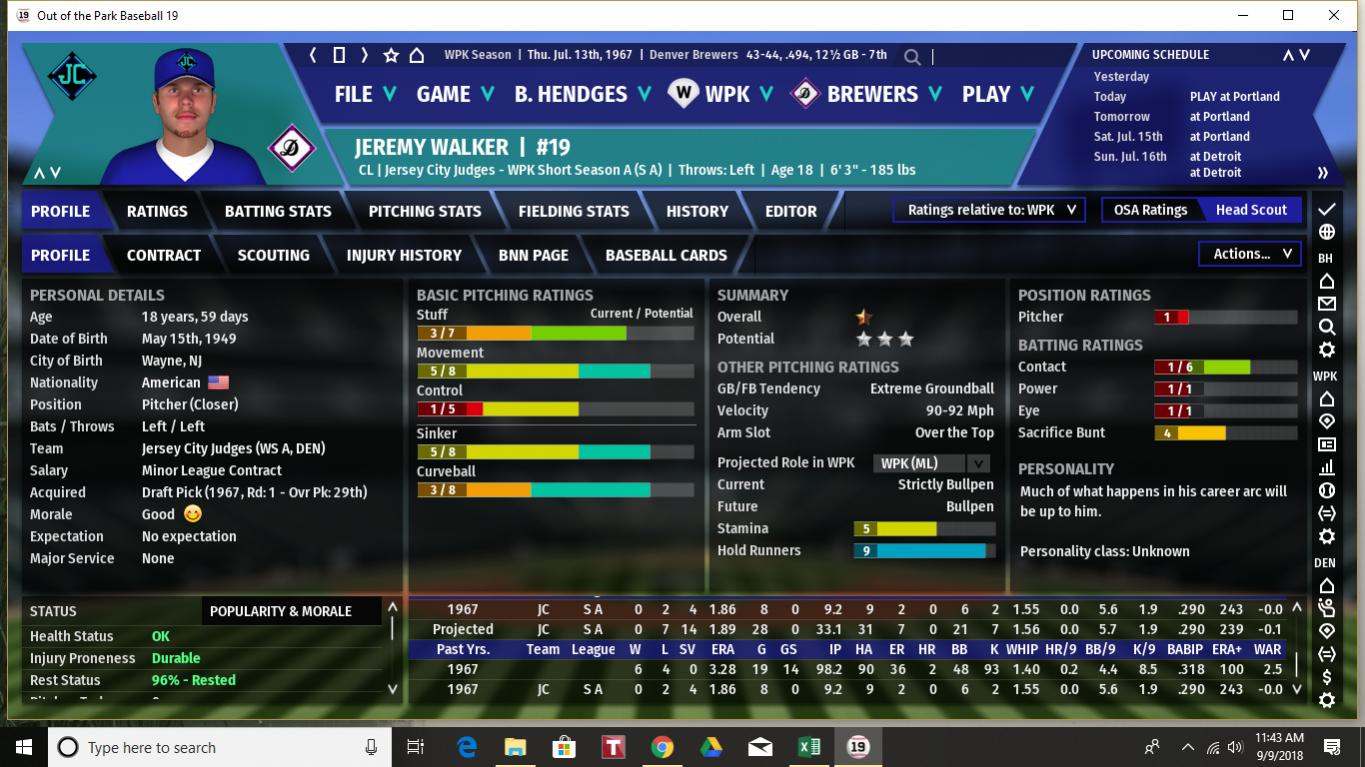Select the EDITOR tab
Screen dimensions: 1365x767
[x=791, y=211]
